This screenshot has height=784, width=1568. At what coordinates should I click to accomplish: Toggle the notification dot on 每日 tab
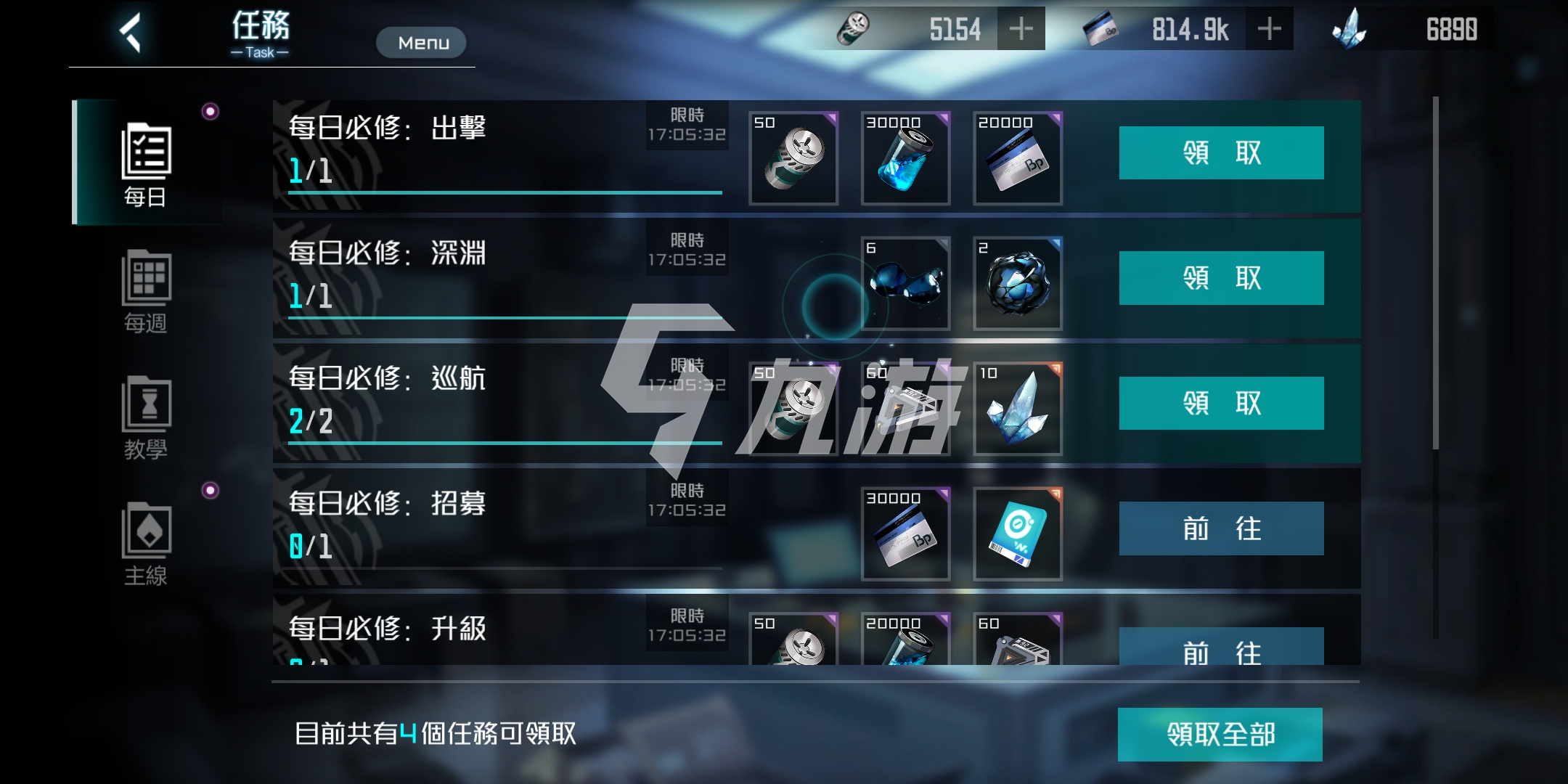point(210,109)
